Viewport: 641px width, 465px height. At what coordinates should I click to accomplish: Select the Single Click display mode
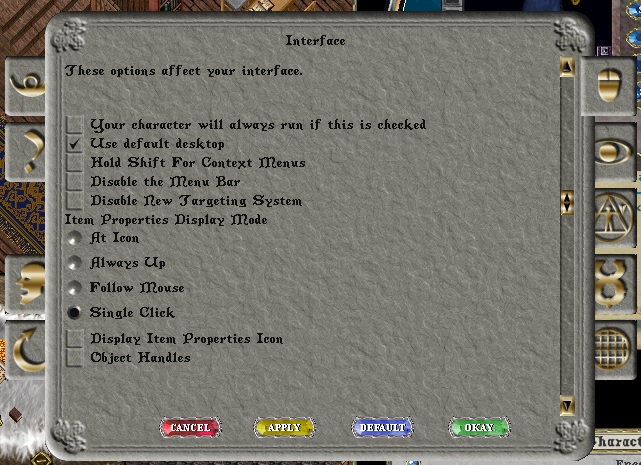(74, 314)
